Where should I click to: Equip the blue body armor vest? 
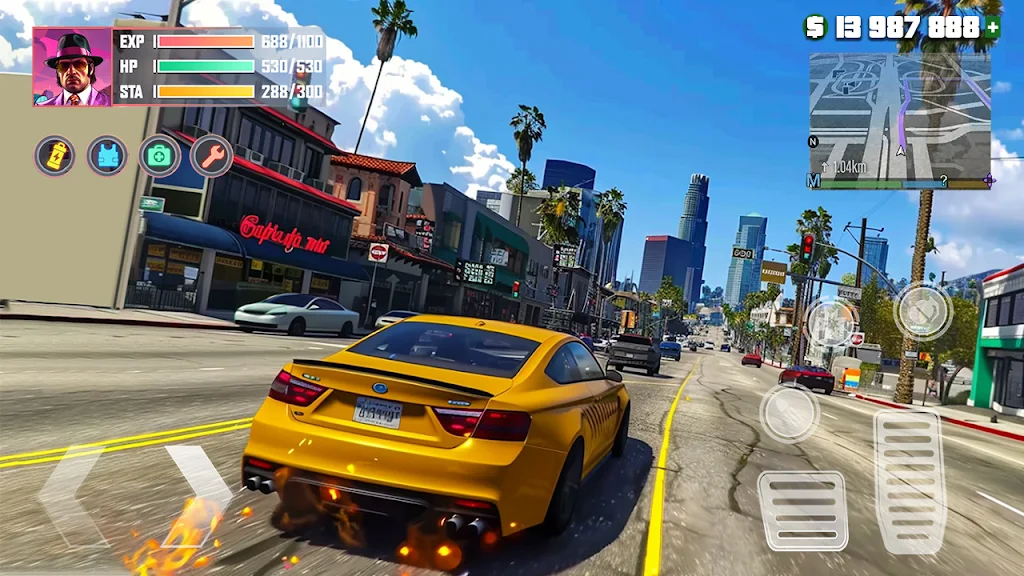click(107, 155)
